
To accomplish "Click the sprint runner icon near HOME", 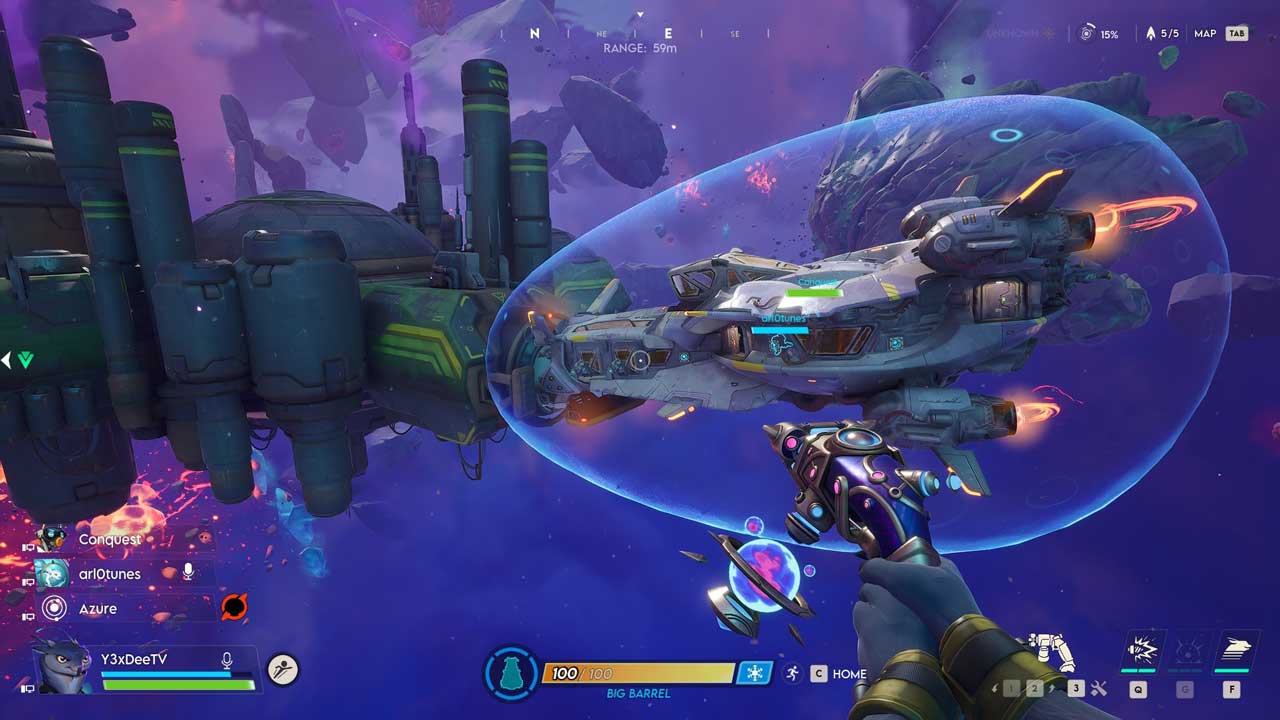I will click(x=792, y=673).
